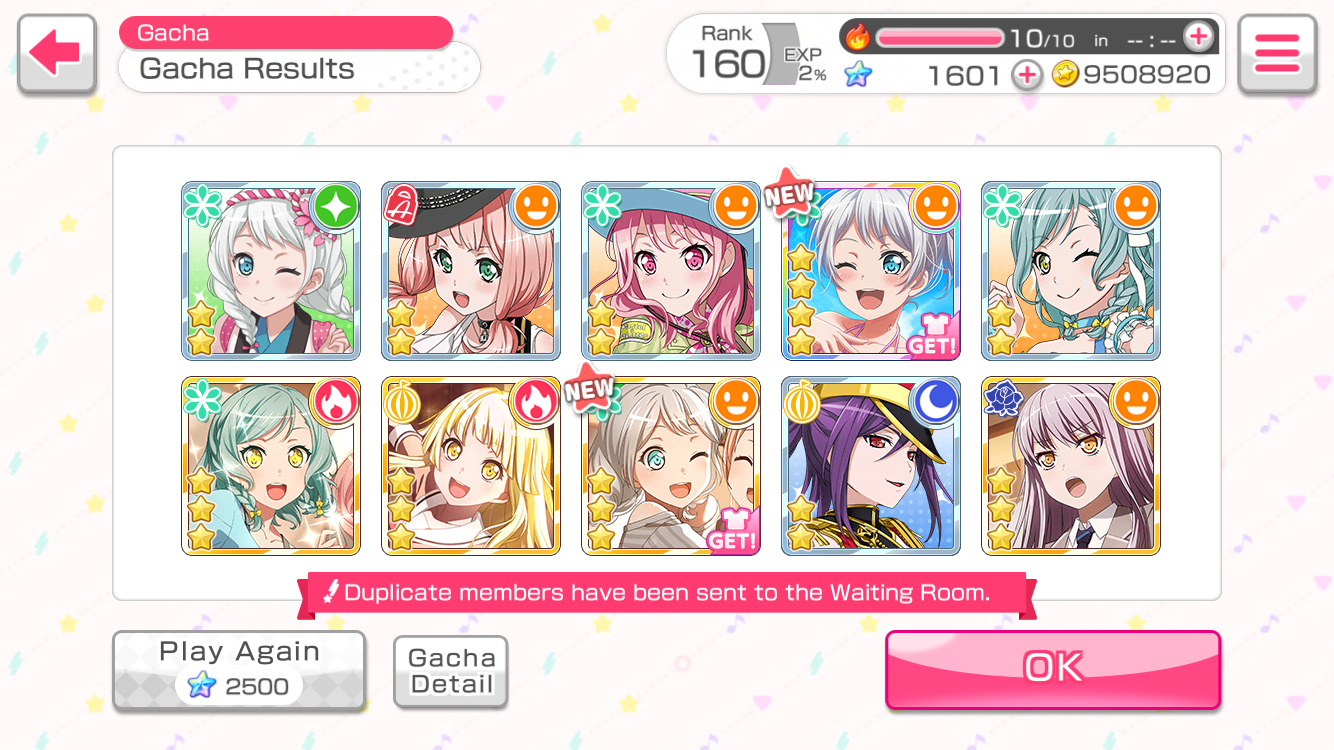This screenshot has width=1334, height=750.
Task: Refill the boost flame gauge with plus
Action: (1197, 38)
